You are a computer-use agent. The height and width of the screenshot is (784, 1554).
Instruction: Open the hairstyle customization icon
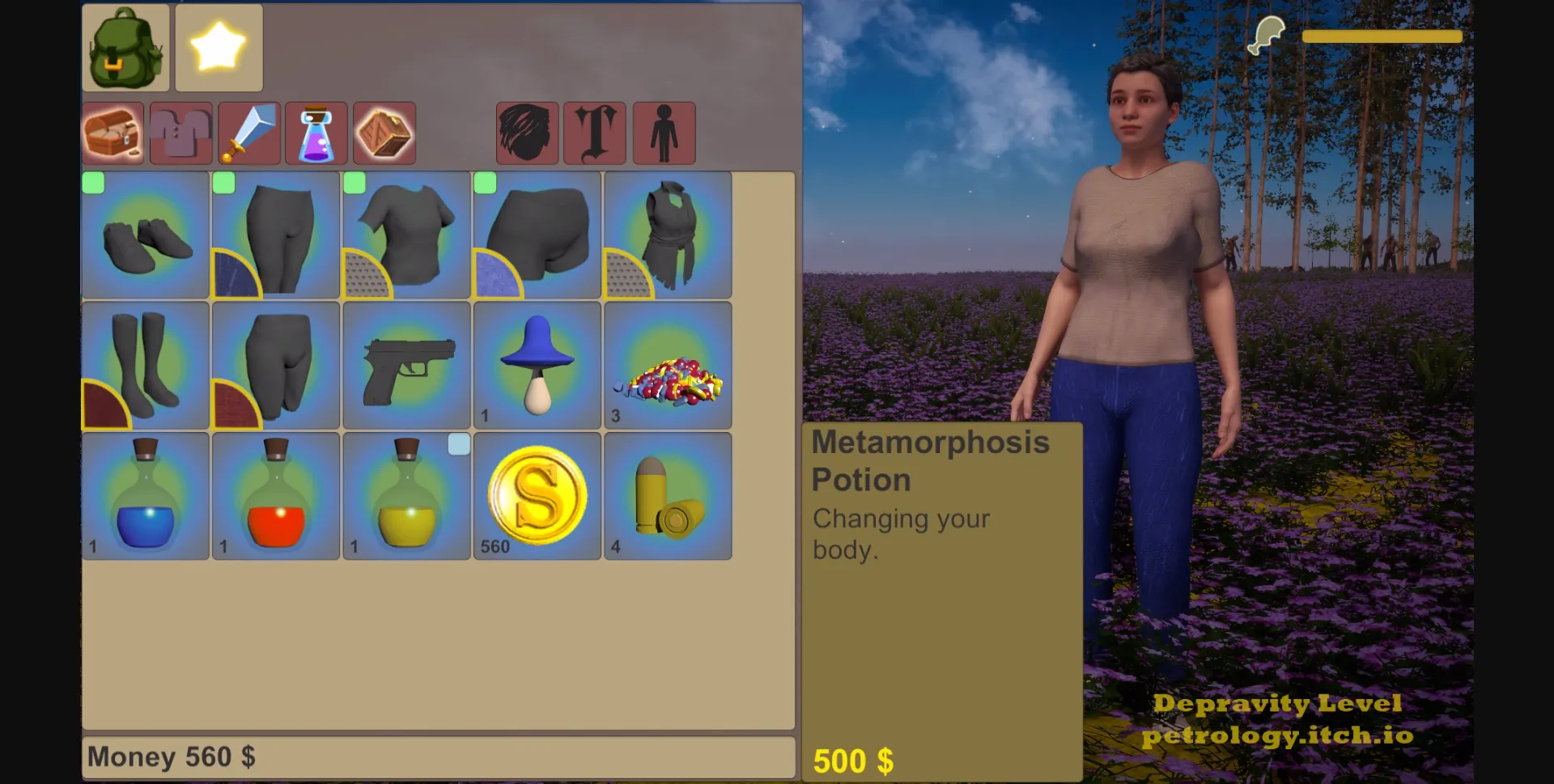click(526, 132)
